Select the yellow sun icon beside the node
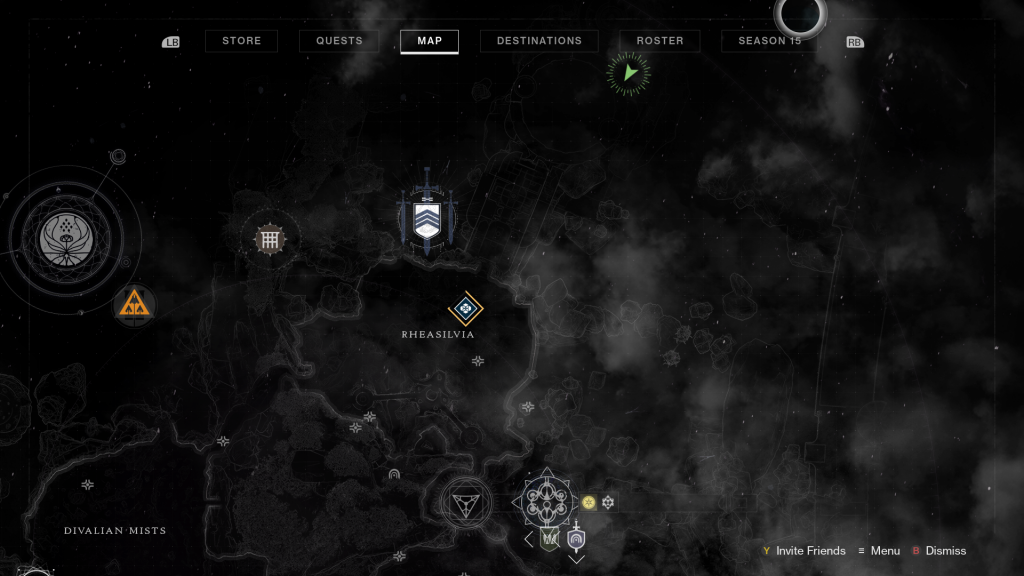The height and width of the screenshot is (576, 1024). [x=589, y=502]
